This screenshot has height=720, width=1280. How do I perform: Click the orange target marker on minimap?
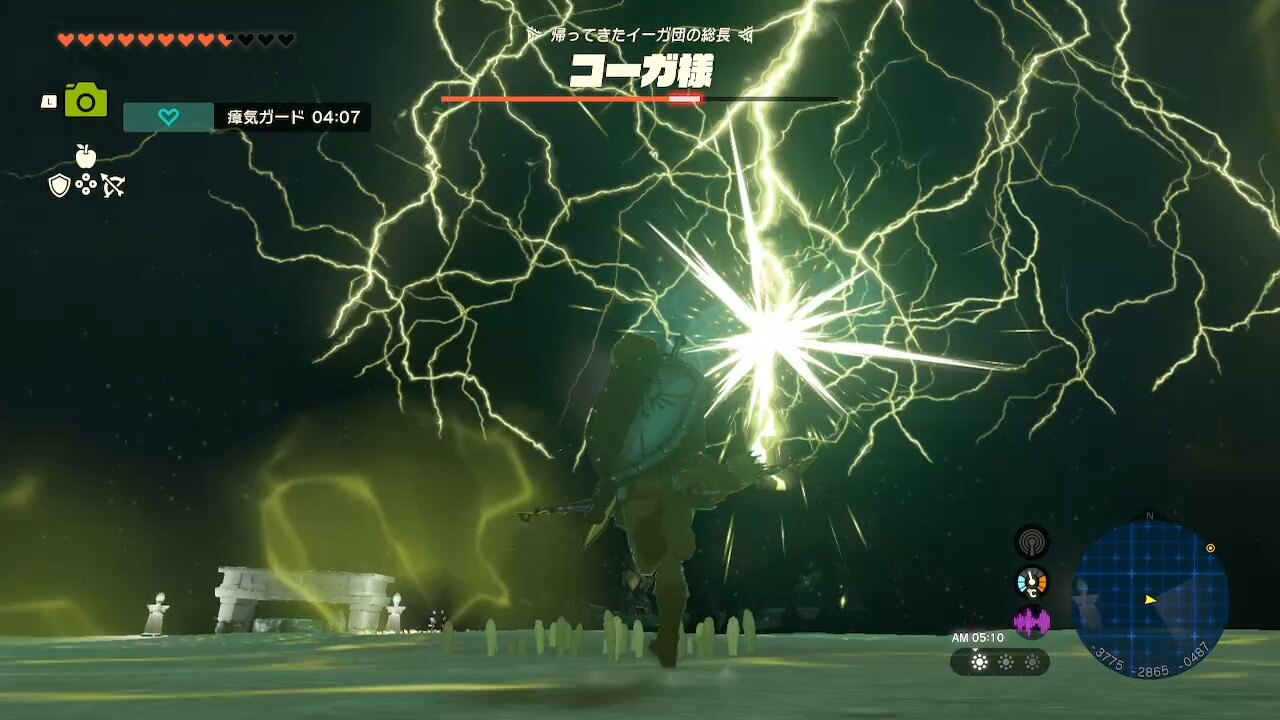1211,548
